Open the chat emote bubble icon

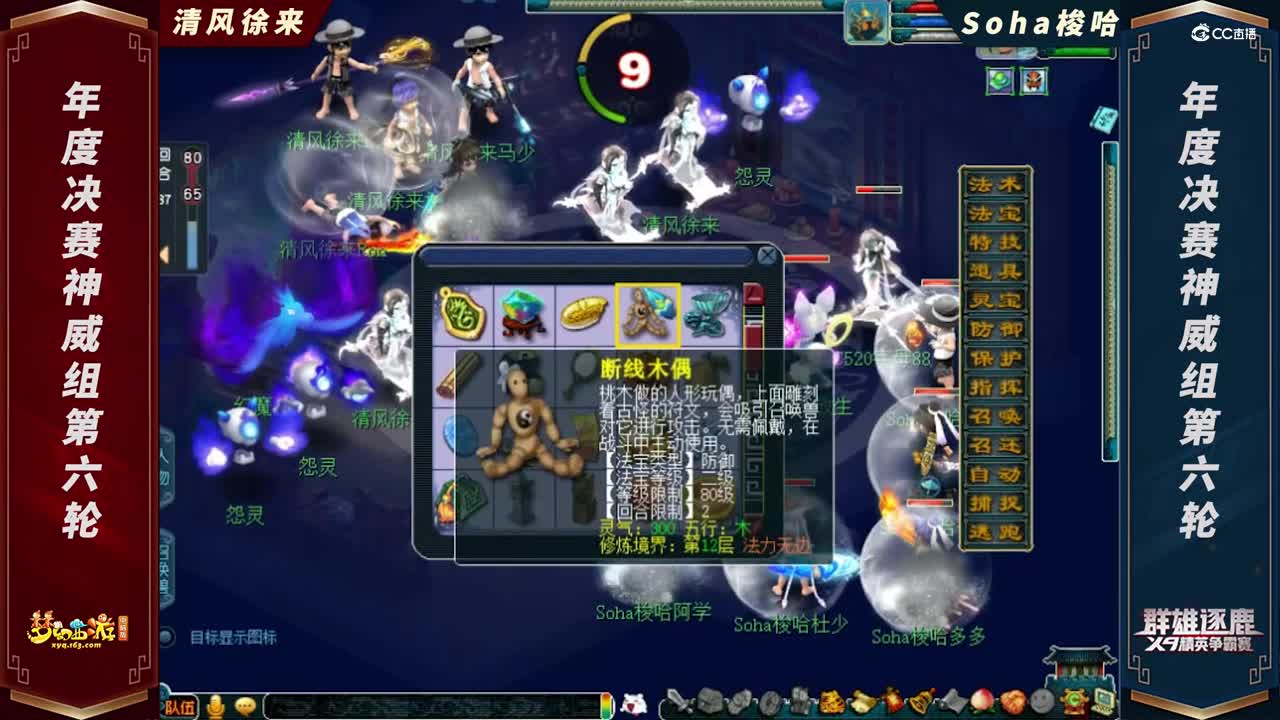(245, 703)
